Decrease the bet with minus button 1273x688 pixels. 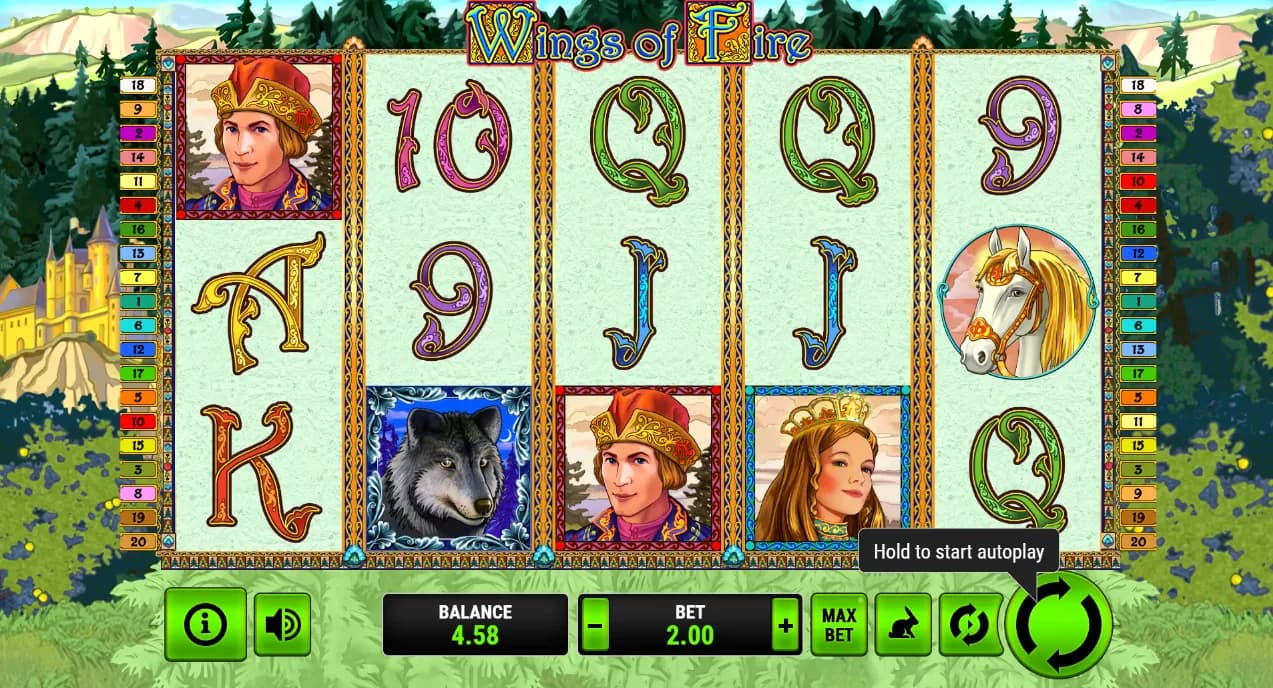[x=595, y=626]
